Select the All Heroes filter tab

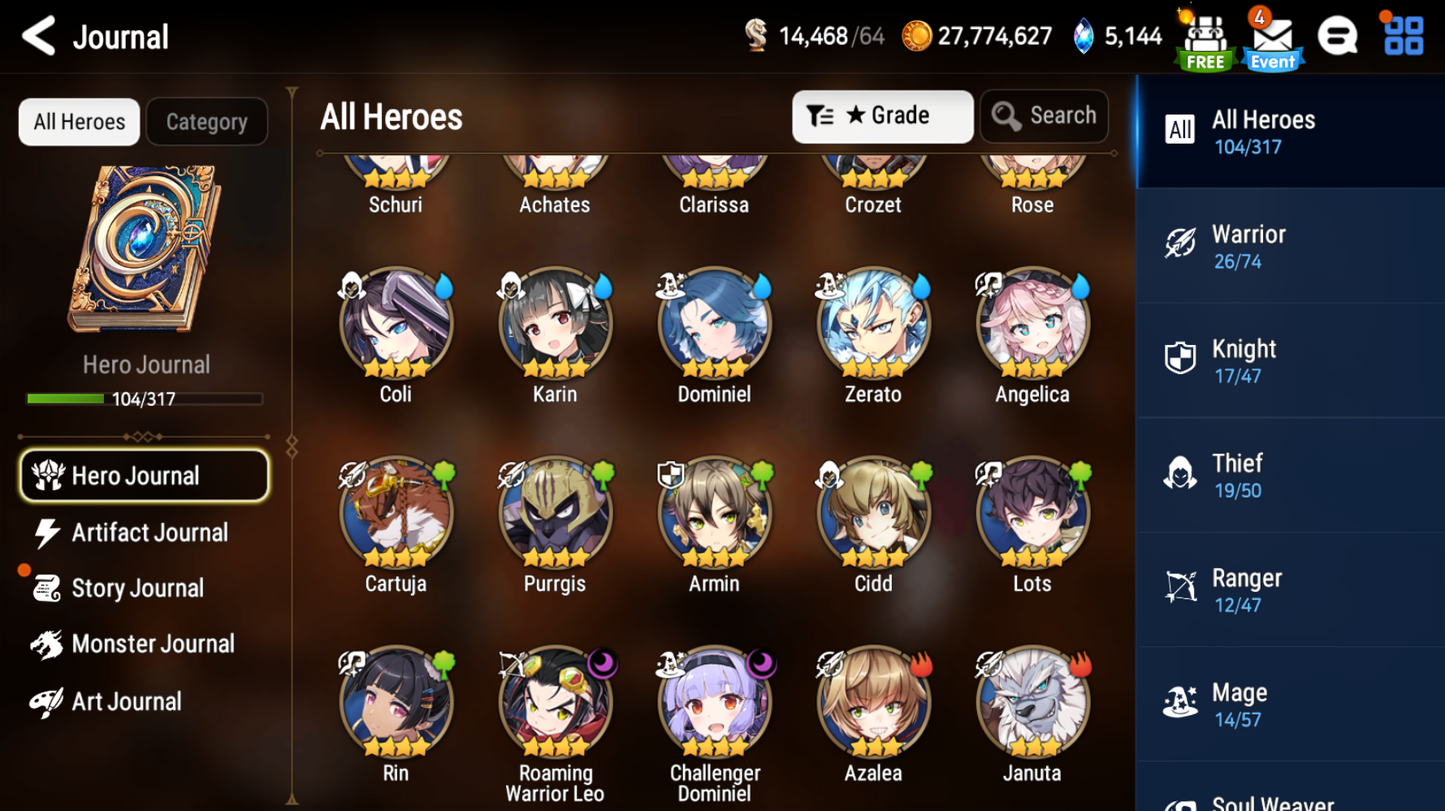[x=78, y=121]
